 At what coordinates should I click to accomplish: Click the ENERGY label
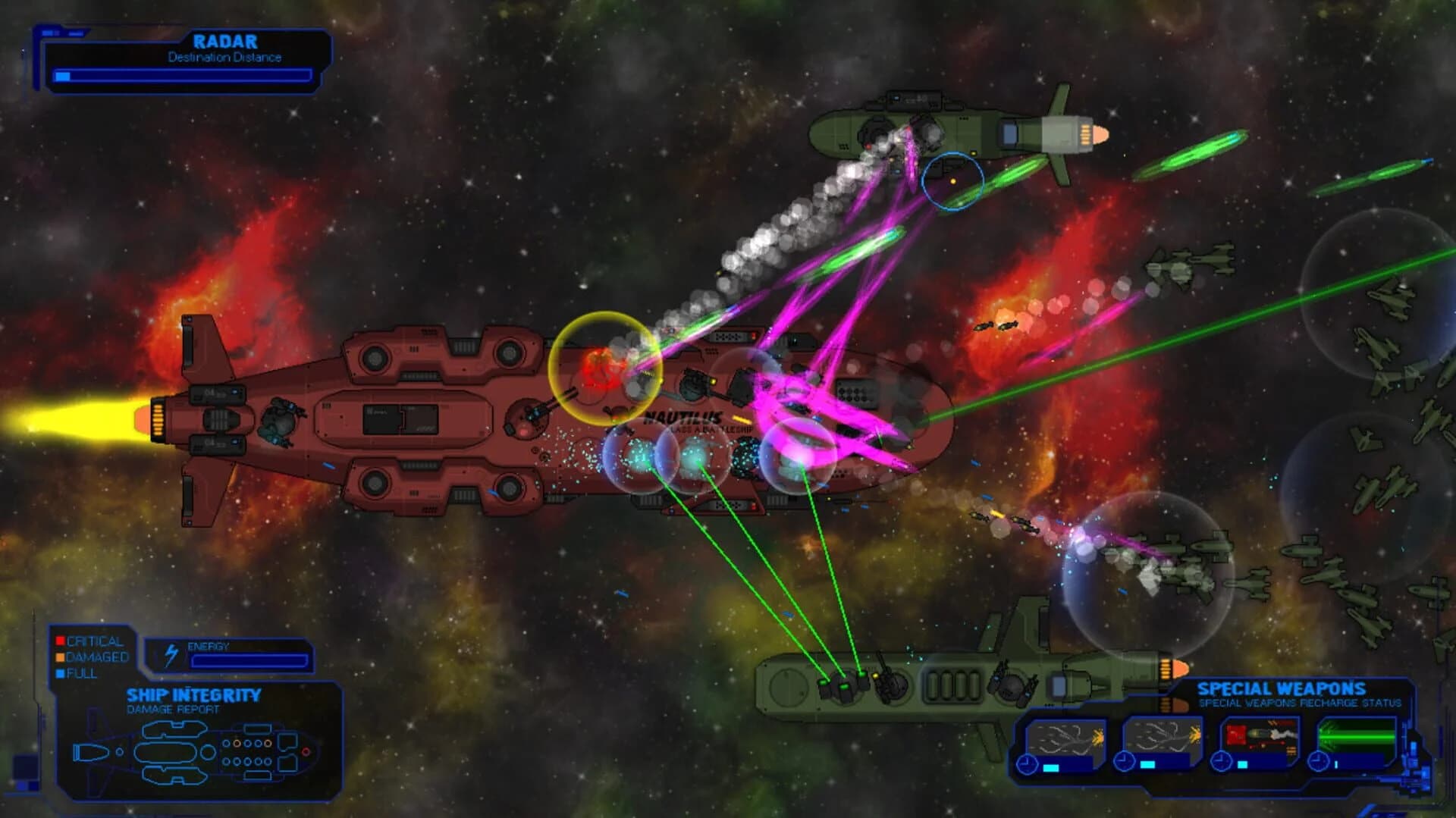click(209, 646)
